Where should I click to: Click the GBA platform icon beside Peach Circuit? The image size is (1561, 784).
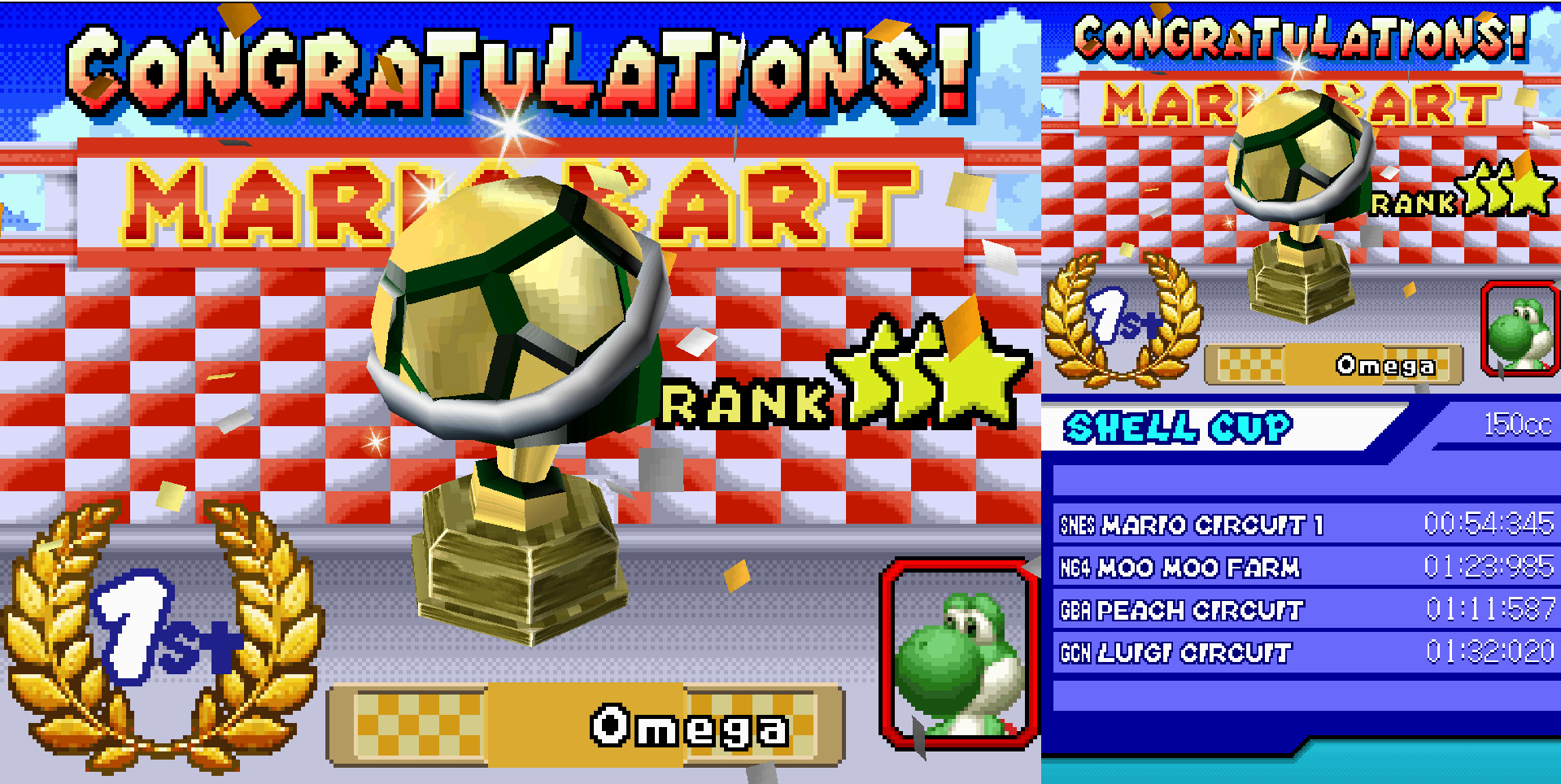point(1075,610)
